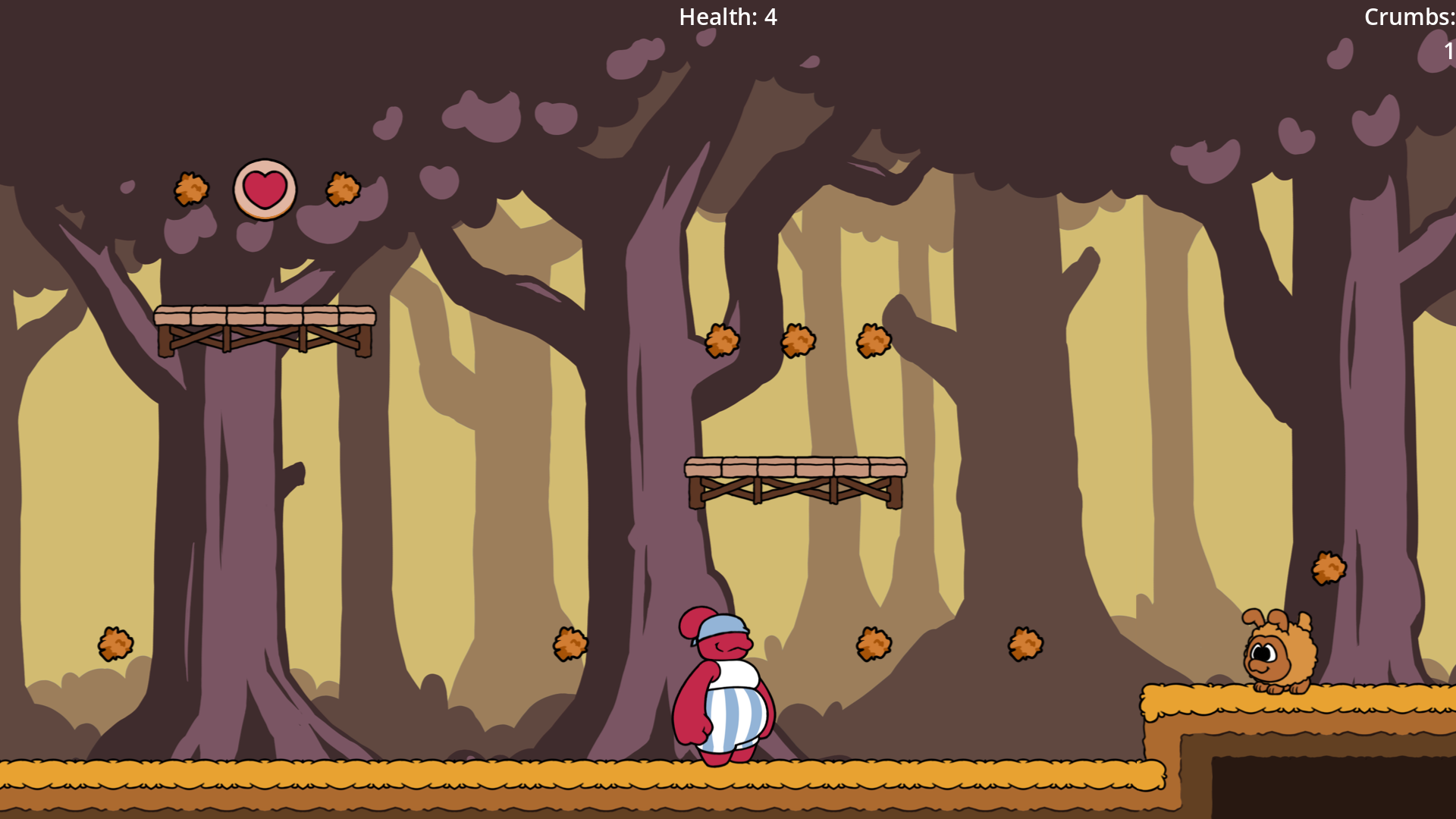Viewport: 1456px width, 819px height.
Task: Click the crumb left of the heart
Action: [x=192, y=190]
